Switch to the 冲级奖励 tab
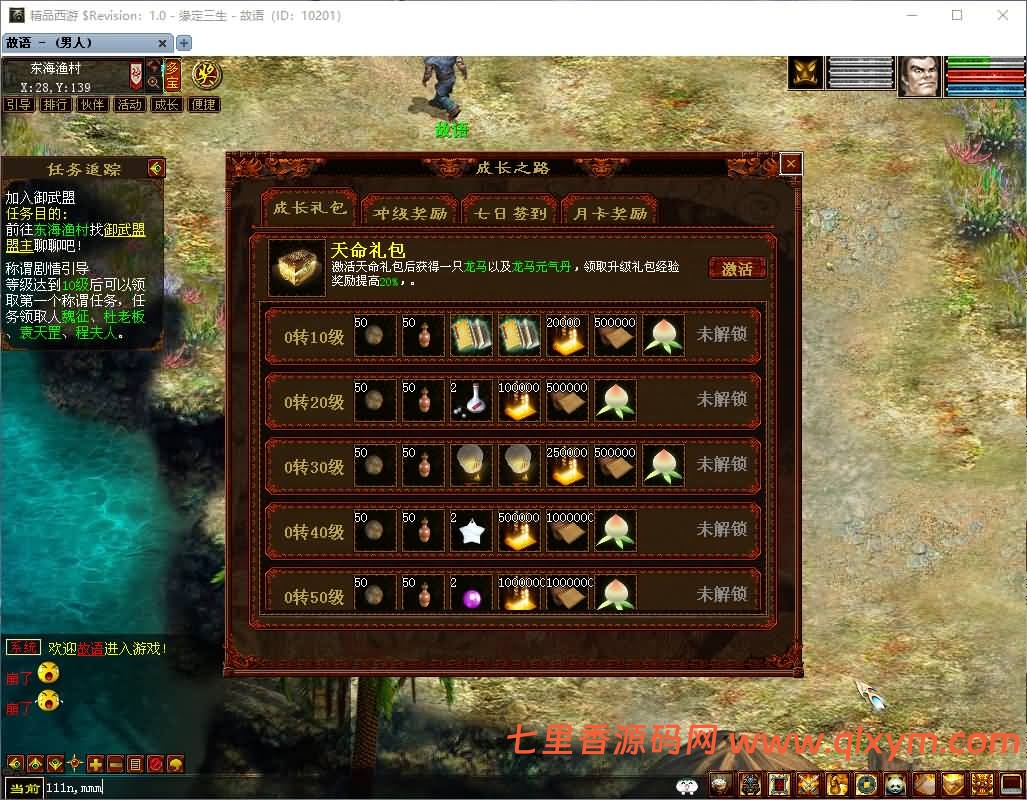Screen dimensions: 1027x800 tap(410, 213)
